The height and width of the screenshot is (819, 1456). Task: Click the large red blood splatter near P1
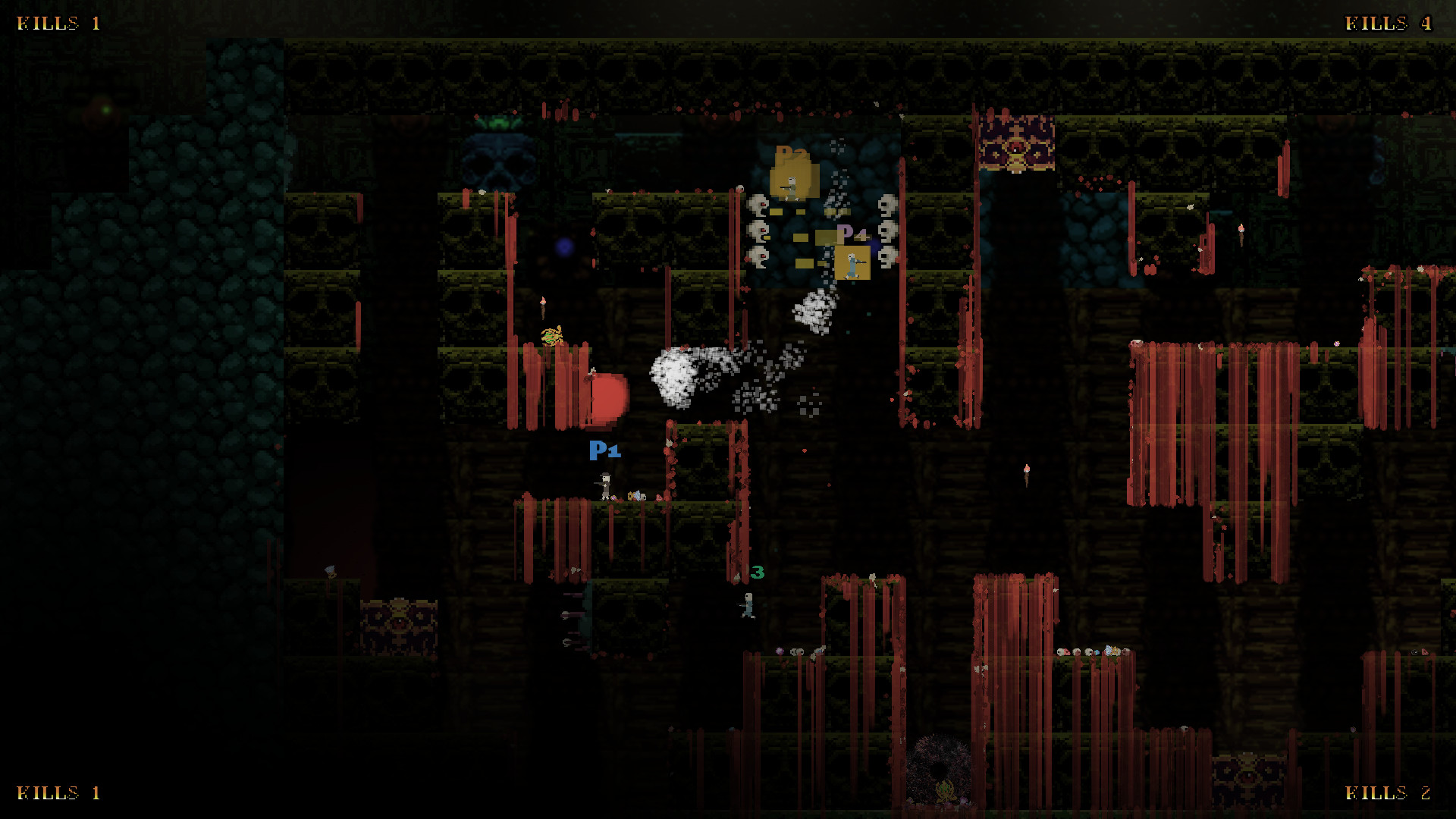click(x=607, y=396)
